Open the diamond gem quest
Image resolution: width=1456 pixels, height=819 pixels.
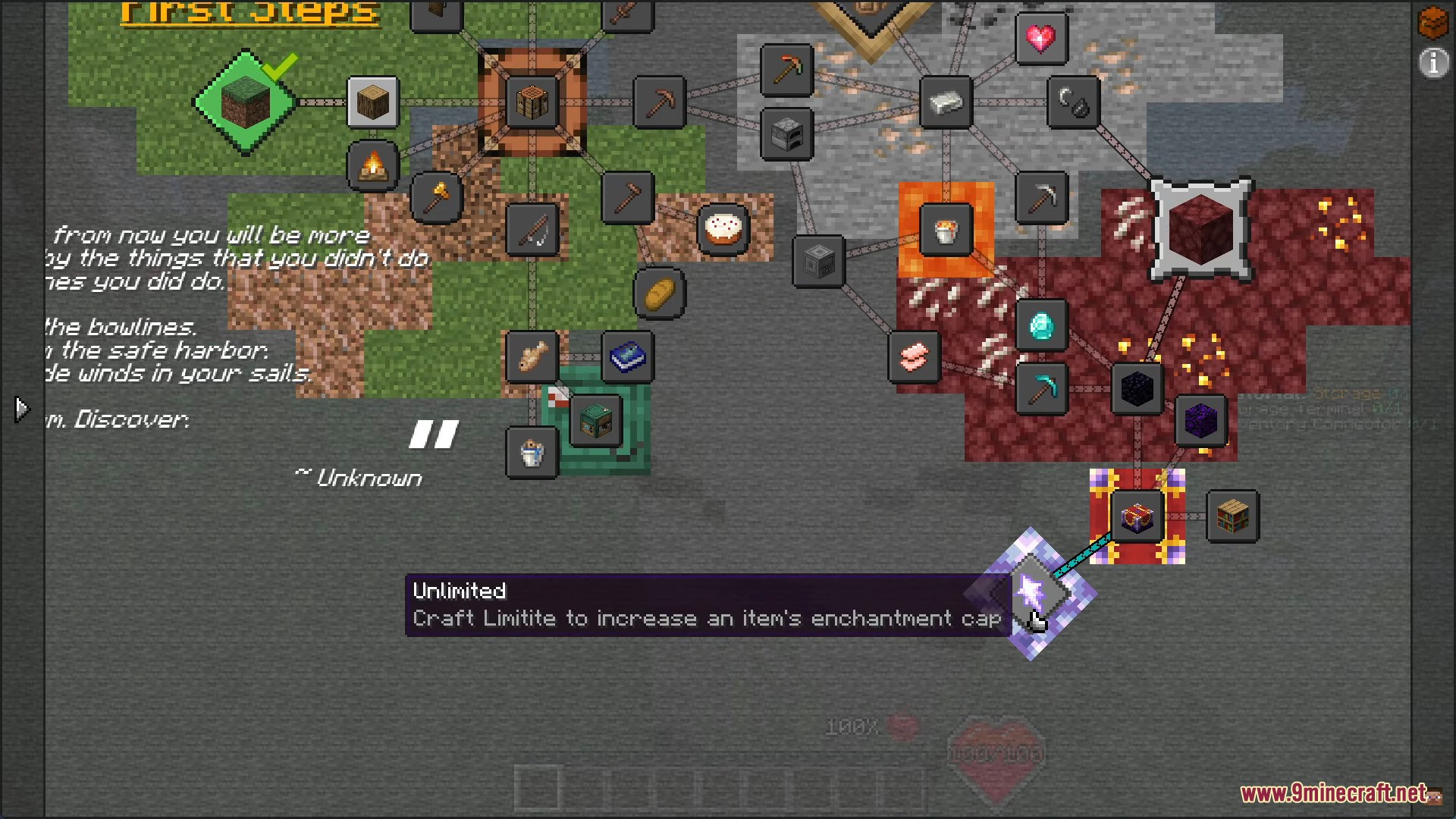(1041, 325)
